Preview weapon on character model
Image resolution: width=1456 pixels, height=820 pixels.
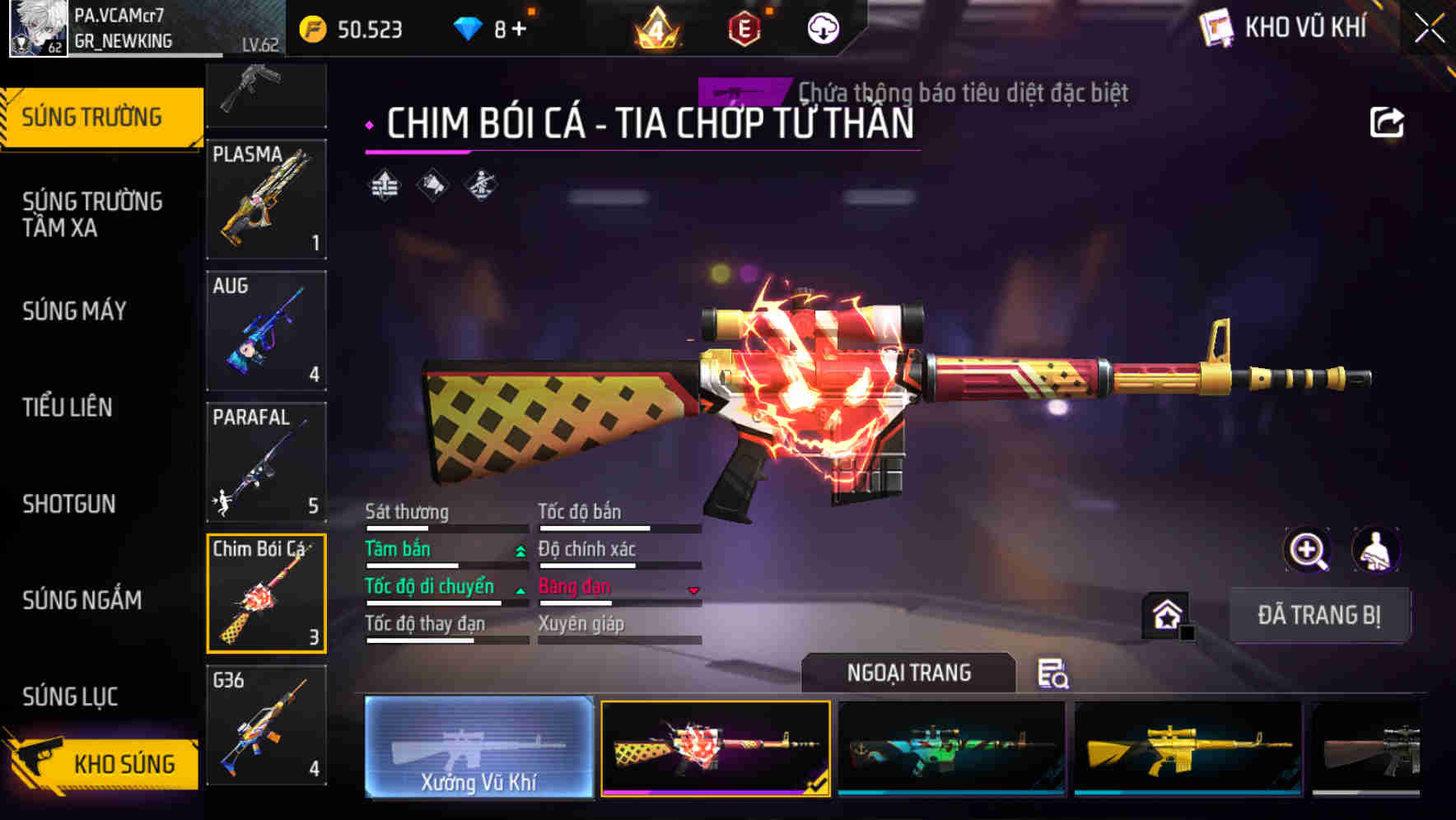pyautogui.click(x=1374, y=550)
